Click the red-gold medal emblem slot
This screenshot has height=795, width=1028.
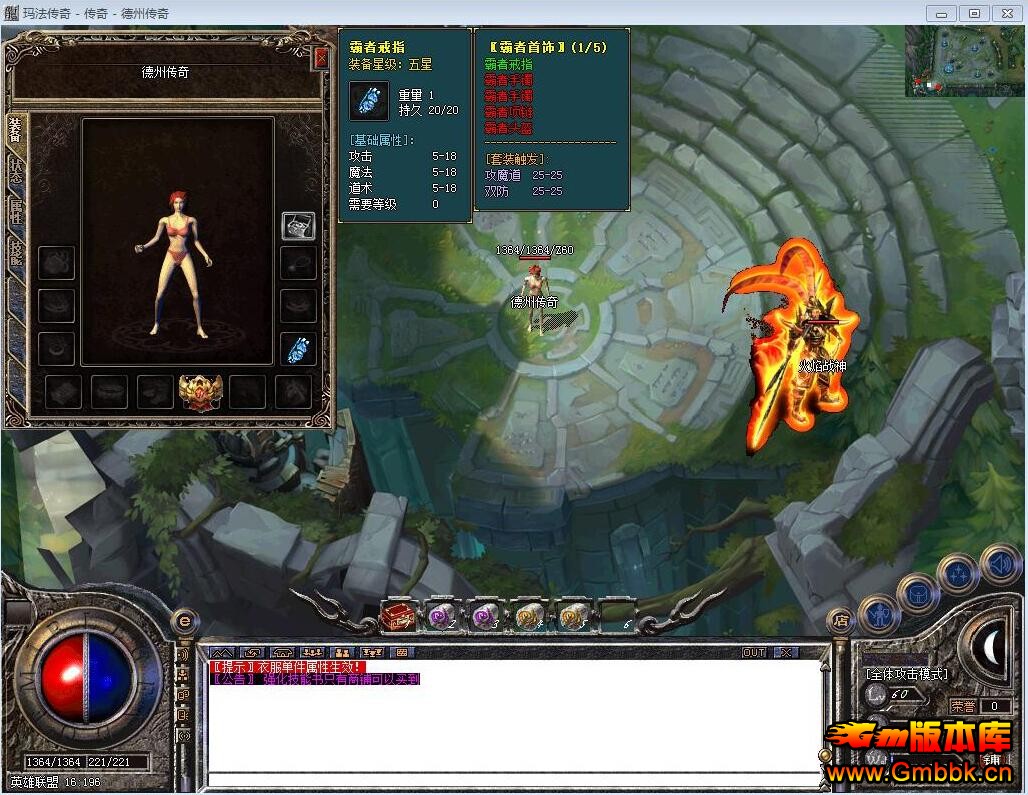coord(200,392)
